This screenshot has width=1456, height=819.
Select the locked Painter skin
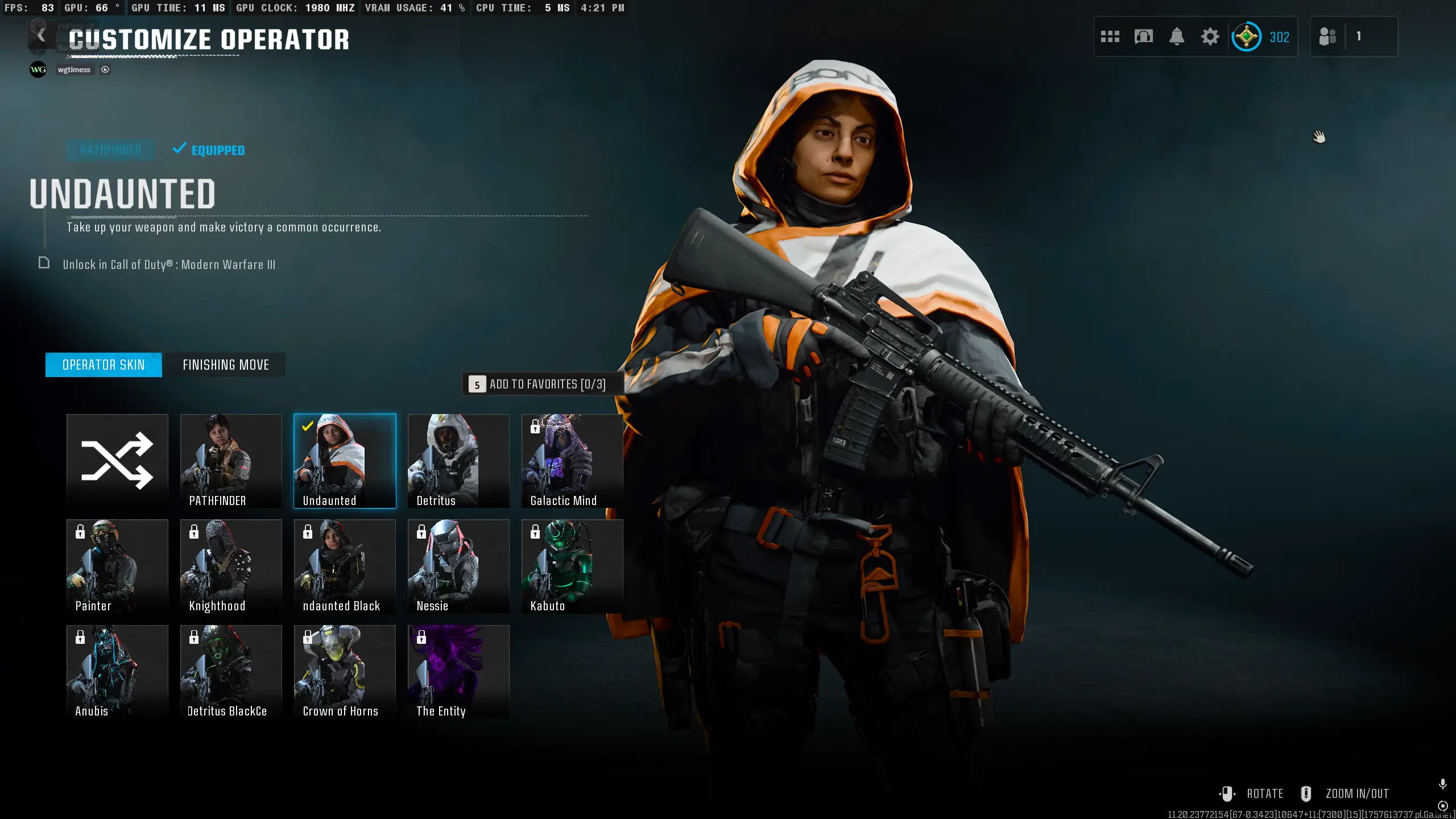(117, 566)
